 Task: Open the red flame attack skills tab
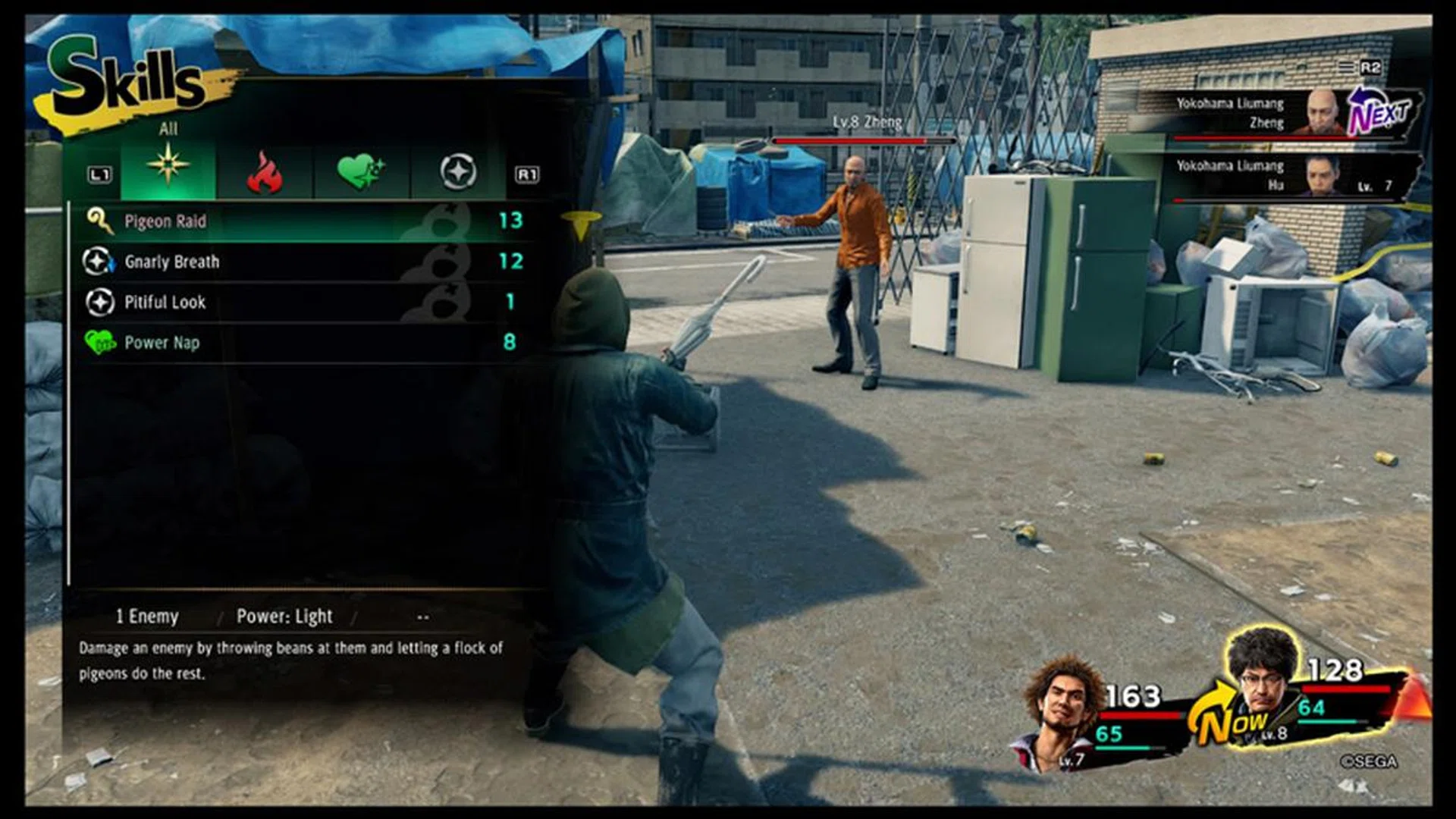264,172
